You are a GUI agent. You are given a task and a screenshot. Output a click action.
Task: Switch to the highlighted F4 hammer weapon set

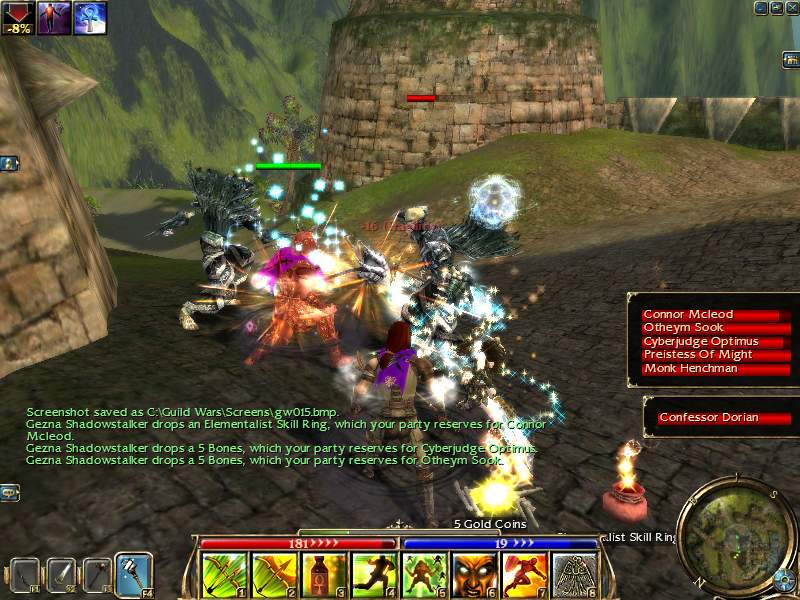pos(132,574)
